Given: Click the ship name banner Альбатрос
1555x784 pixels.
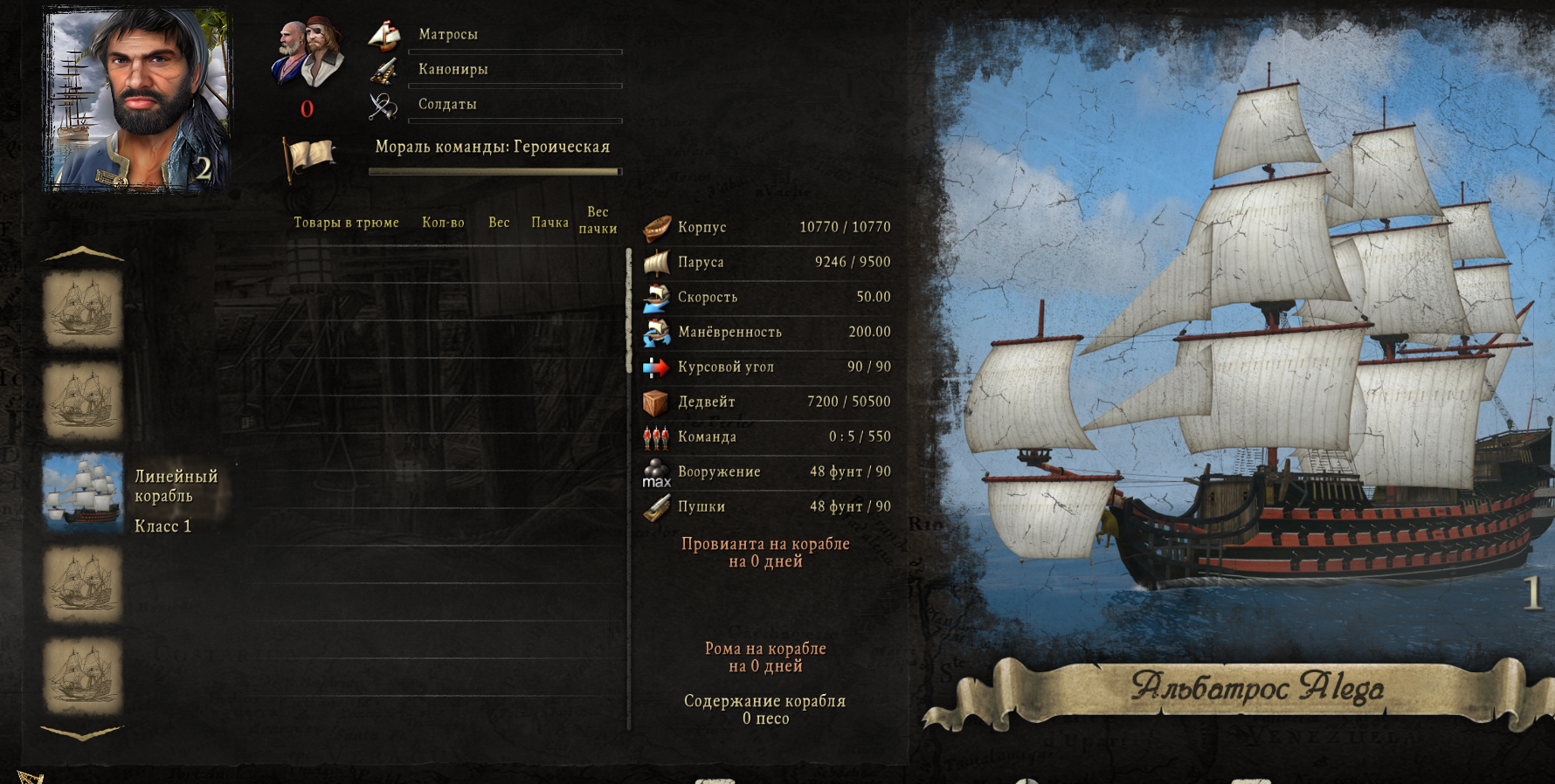Looking at the screenshot, I should 1256,688.
